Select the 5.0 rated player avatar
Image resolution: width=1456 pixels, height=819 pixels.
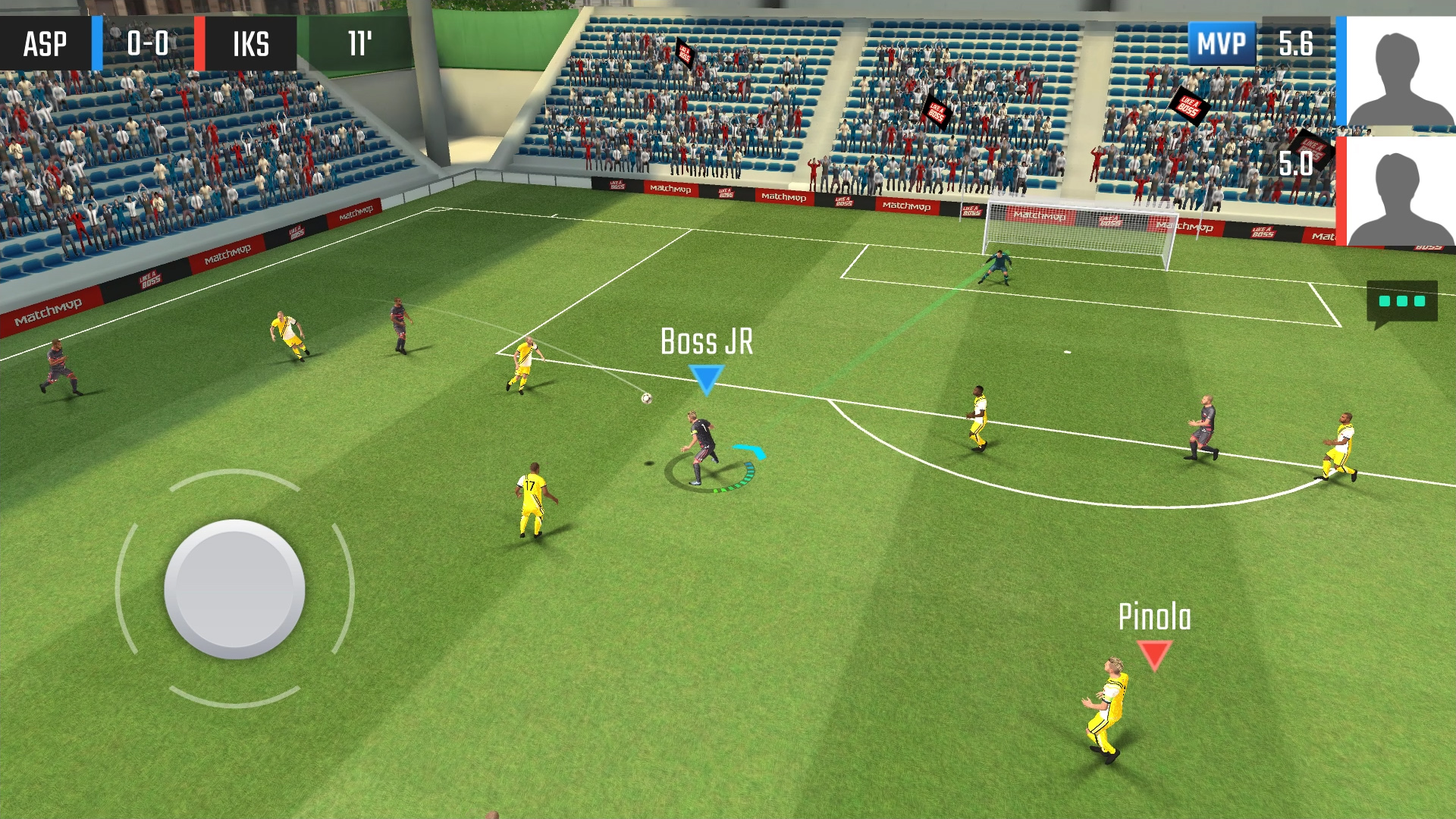pyautogui.click(x=1400, y=193)
